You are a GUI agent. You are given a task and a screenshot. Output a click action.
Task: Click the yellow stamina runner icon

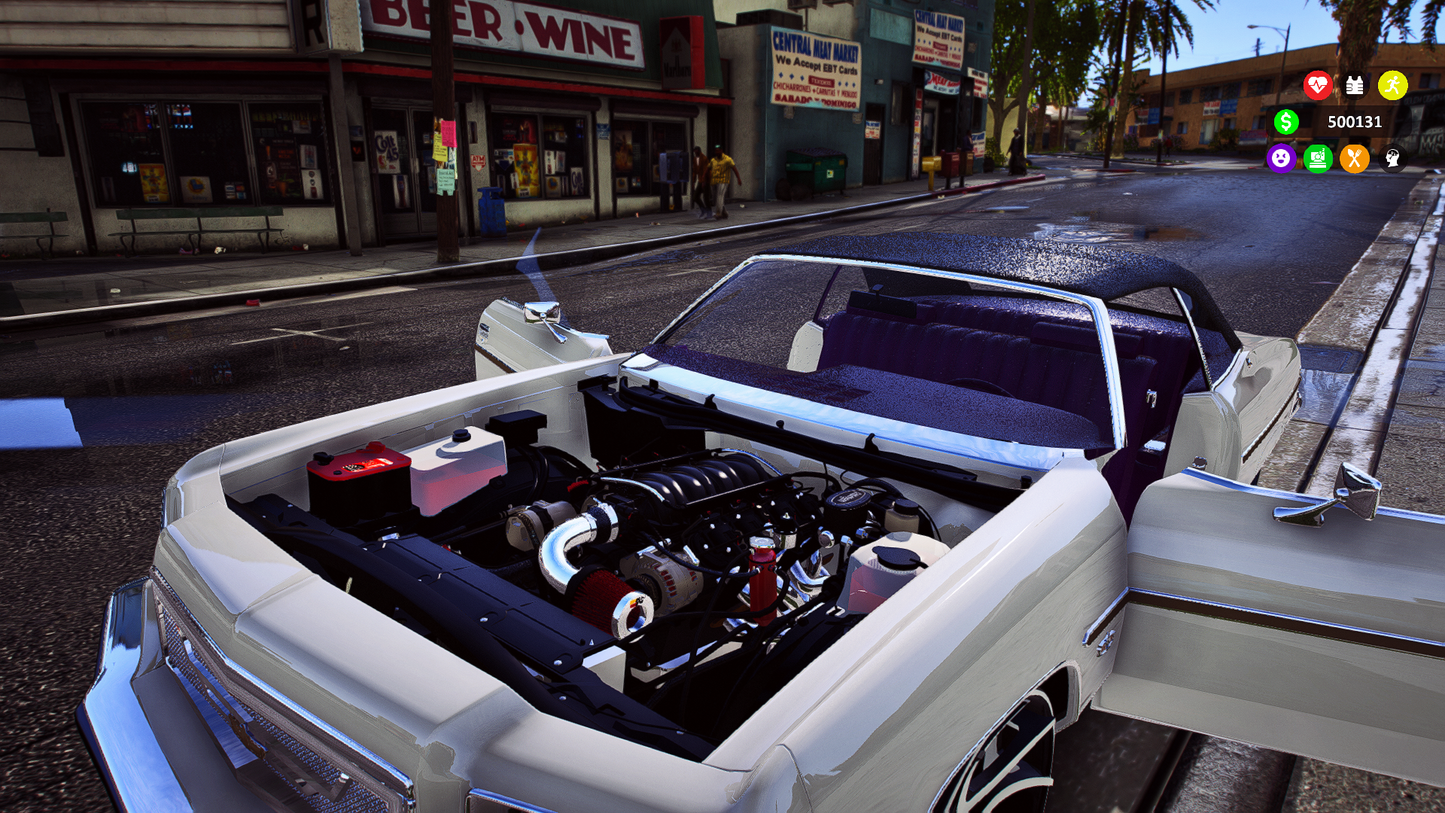point(1392,86)
